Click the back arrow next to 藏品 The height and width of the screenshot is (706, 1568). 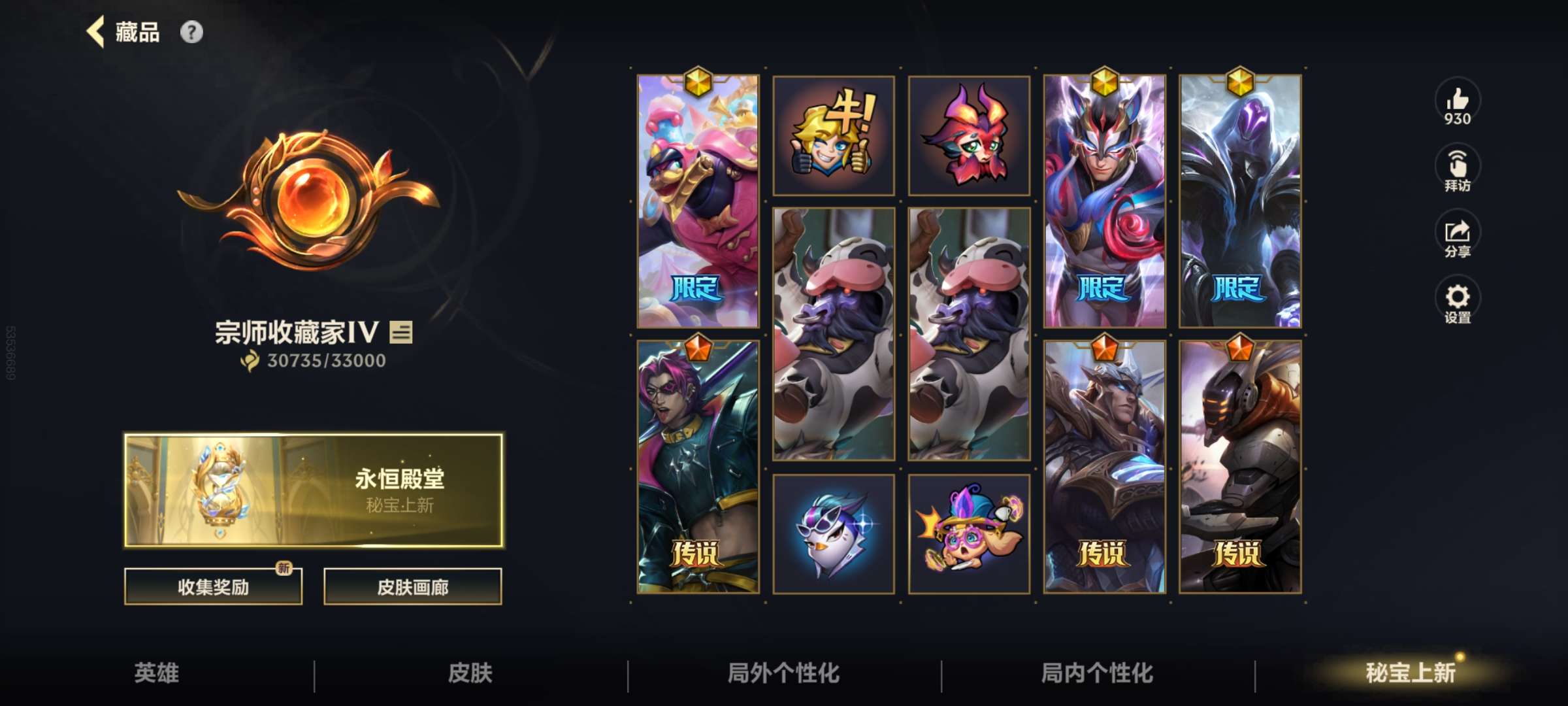[x=97, y=31]
